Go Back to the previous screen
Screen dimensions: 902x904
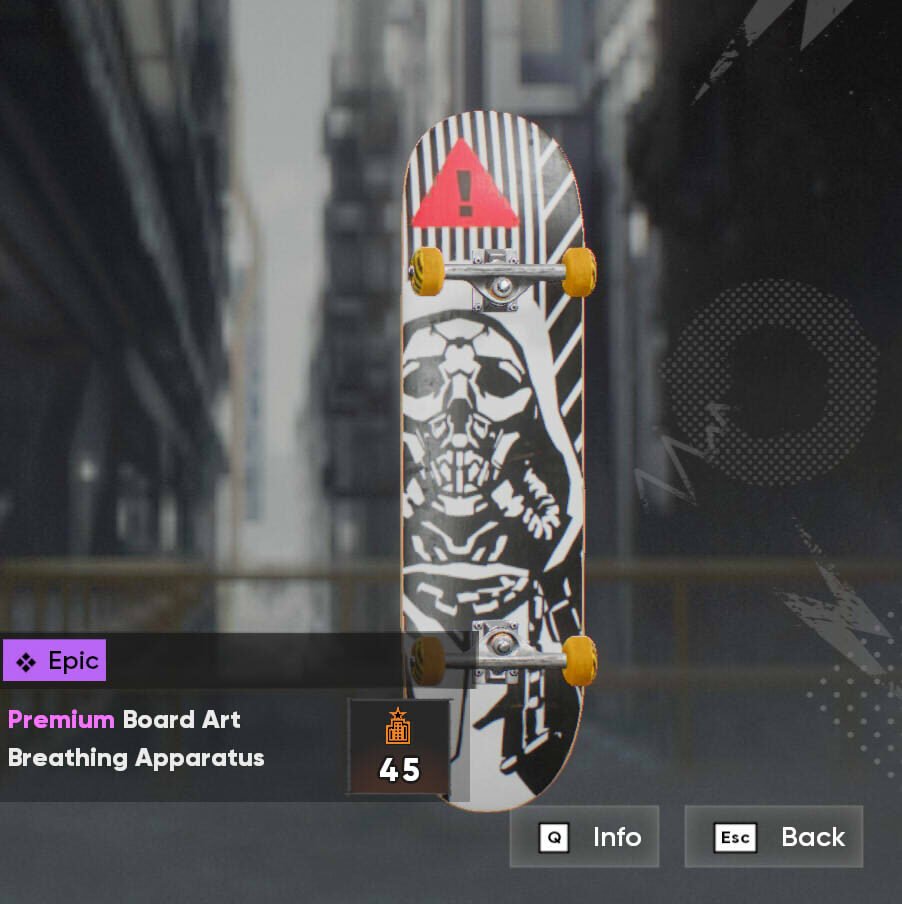[774, 837]
